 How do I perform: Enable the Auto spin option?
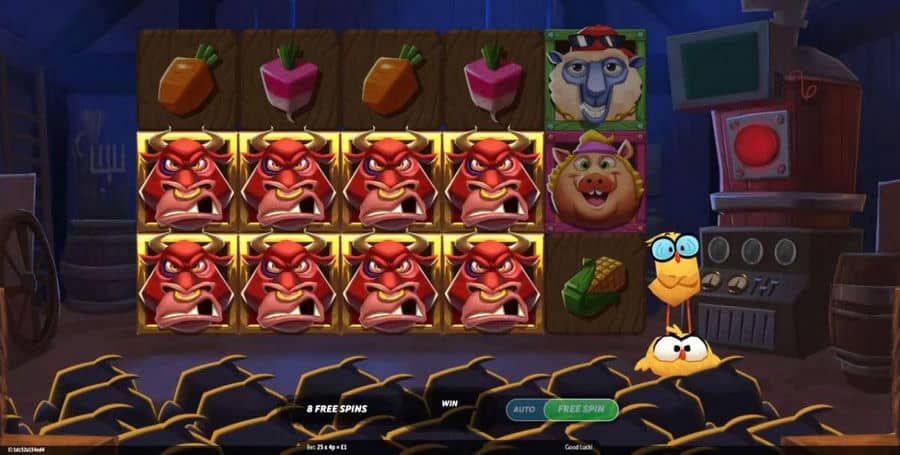tap(524, 409)
